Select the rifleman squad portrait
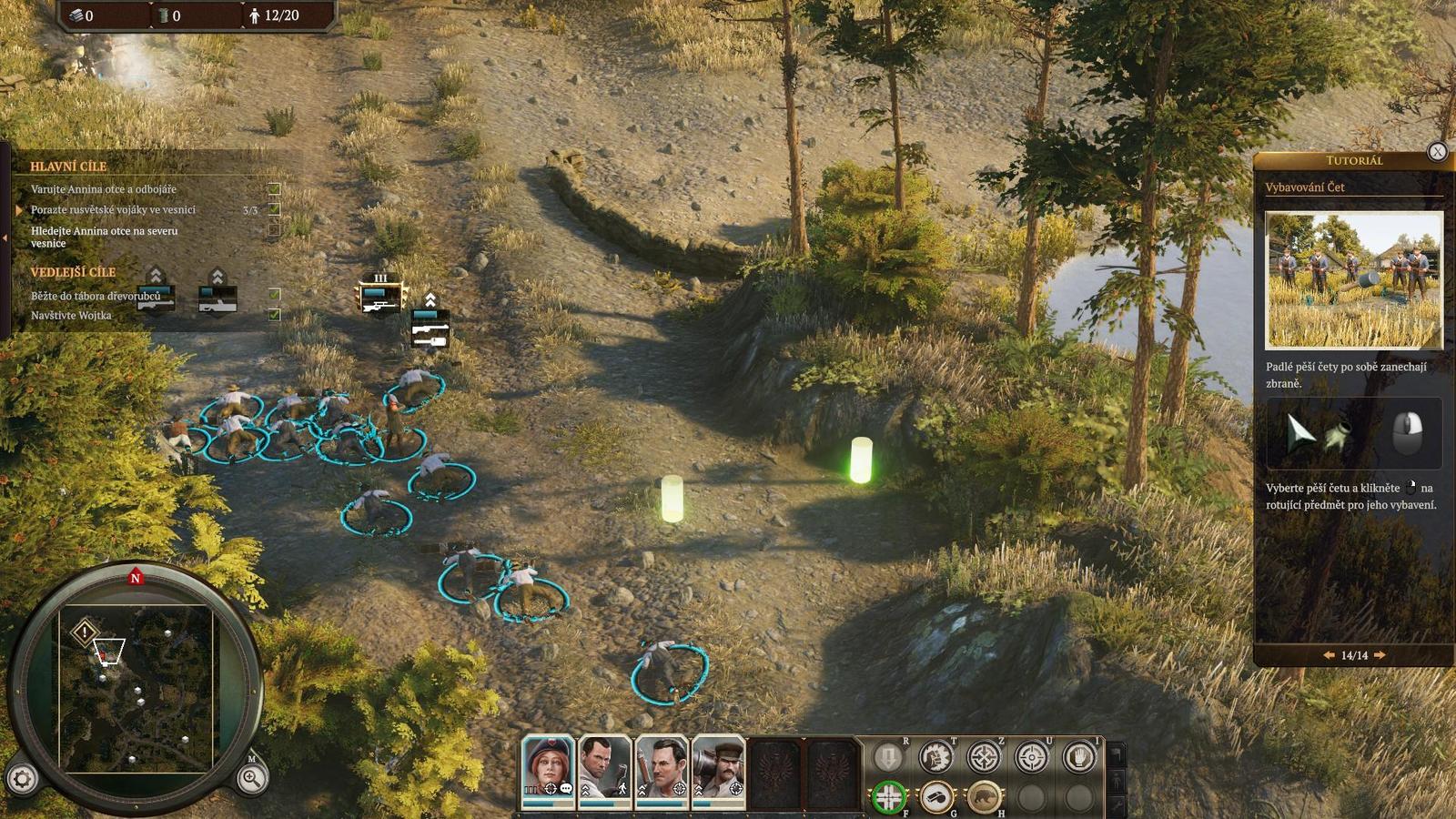The image size is (1456, 819). [662, 772]
